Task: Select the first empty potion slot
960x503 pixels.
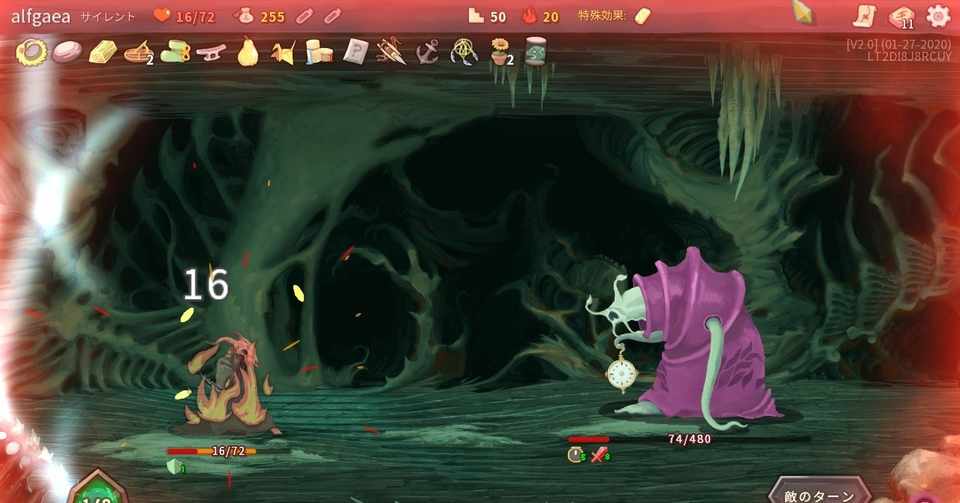Action: click(x=307, y=16)
